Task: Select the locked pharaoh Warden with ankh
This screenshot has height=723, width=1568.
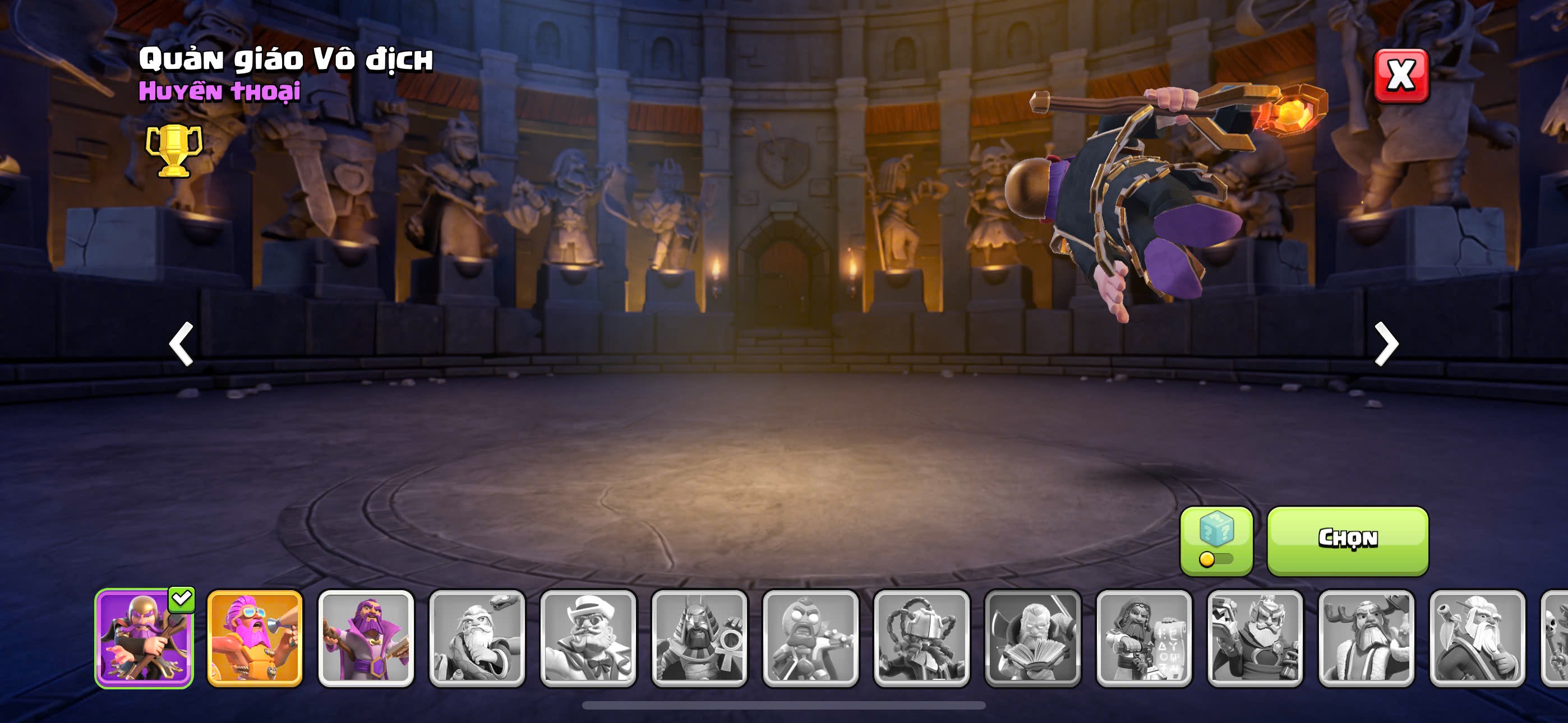Action: coord(699,638)
